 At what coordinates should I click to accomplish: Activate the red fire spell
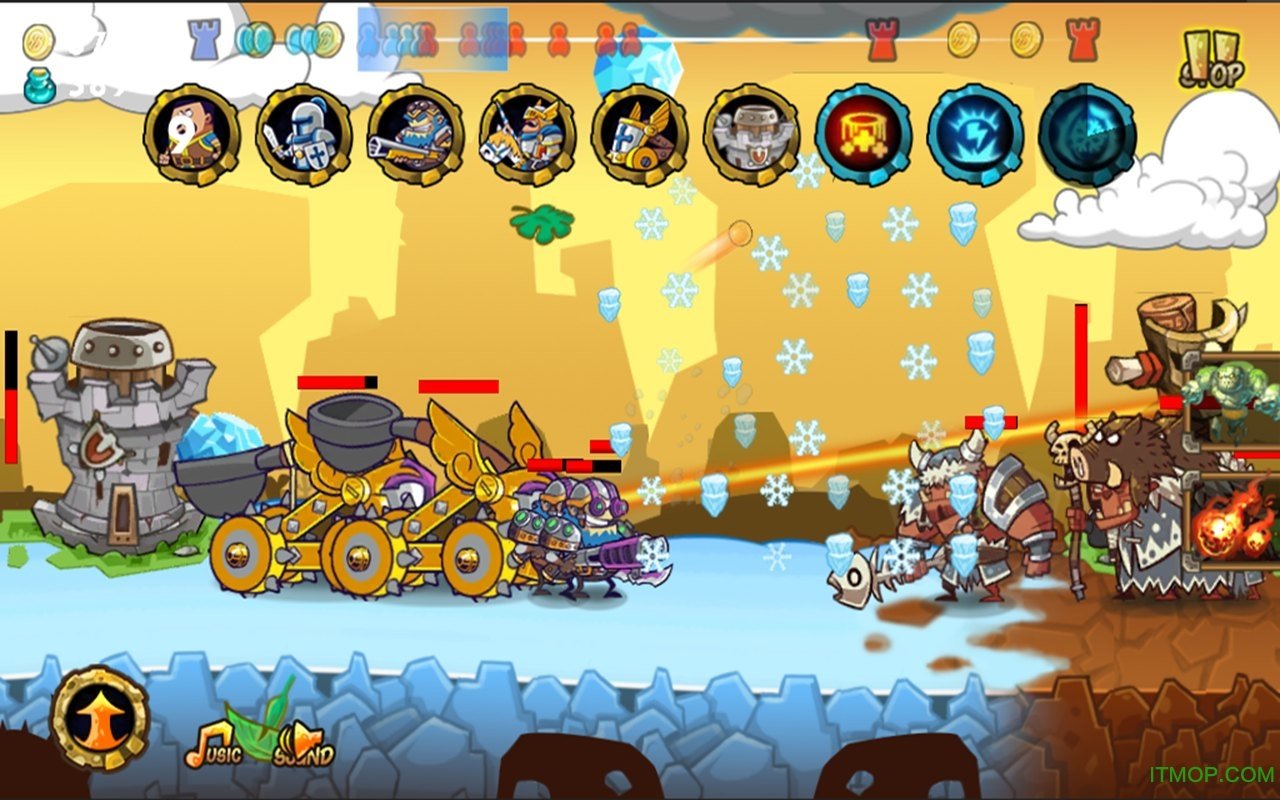pos(863,134)
